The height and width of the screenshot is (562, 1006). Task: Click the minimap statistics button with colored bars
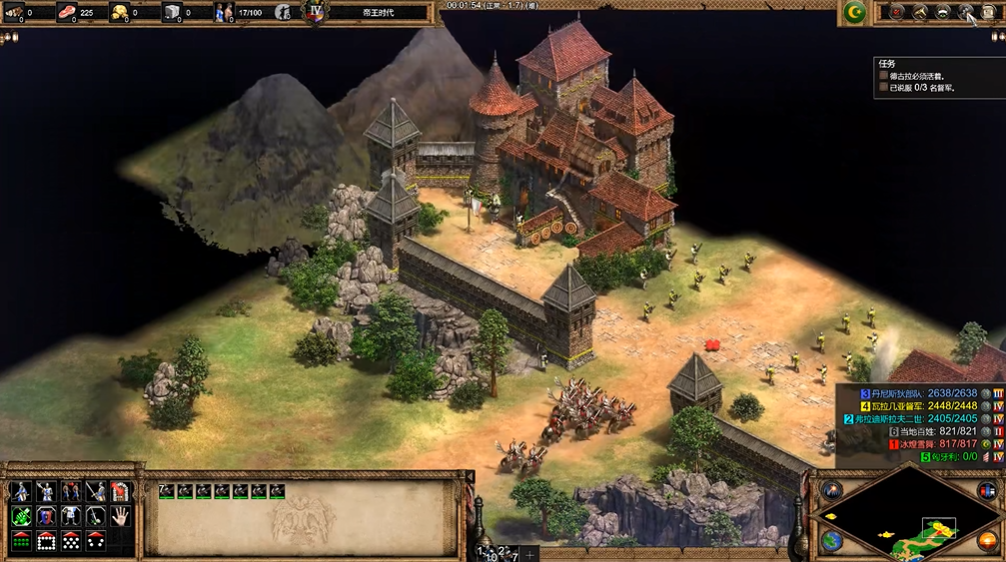(988, 491)
